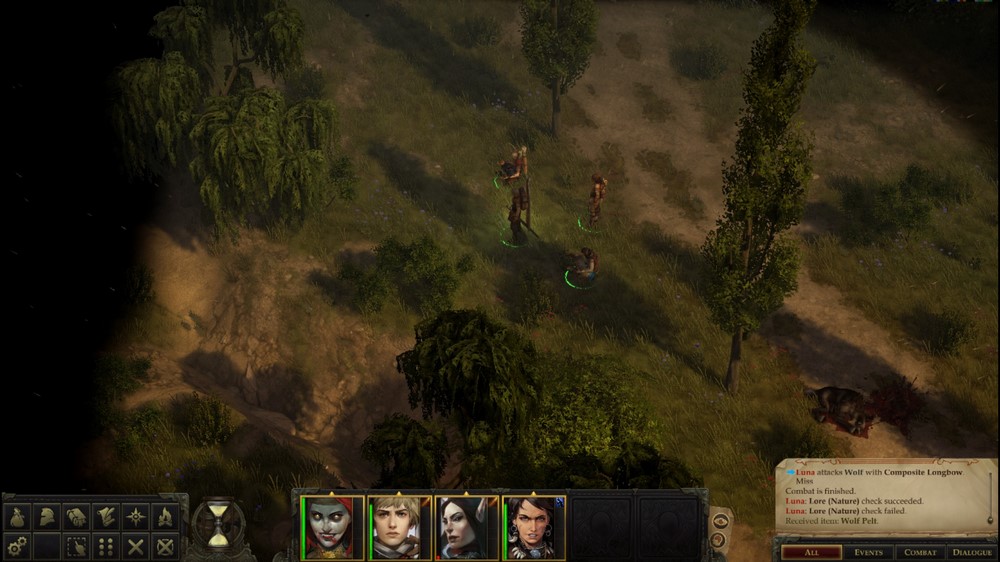Switch the log to the Combat tab
1000x562 pixels.
pyautogui.click(x=920, y=552)
